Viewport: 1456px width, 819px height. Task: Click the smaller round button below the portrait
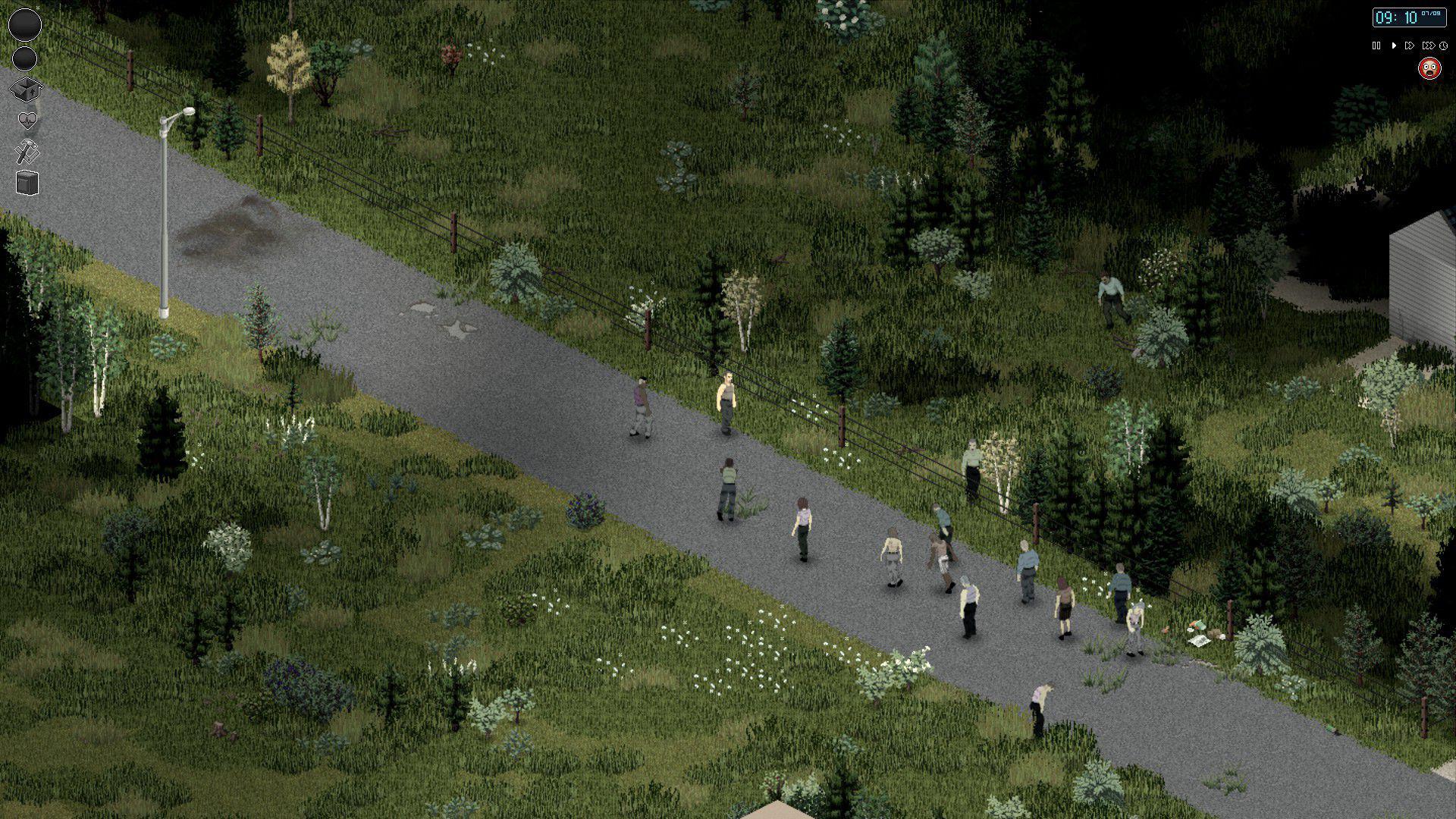[24, 59]
